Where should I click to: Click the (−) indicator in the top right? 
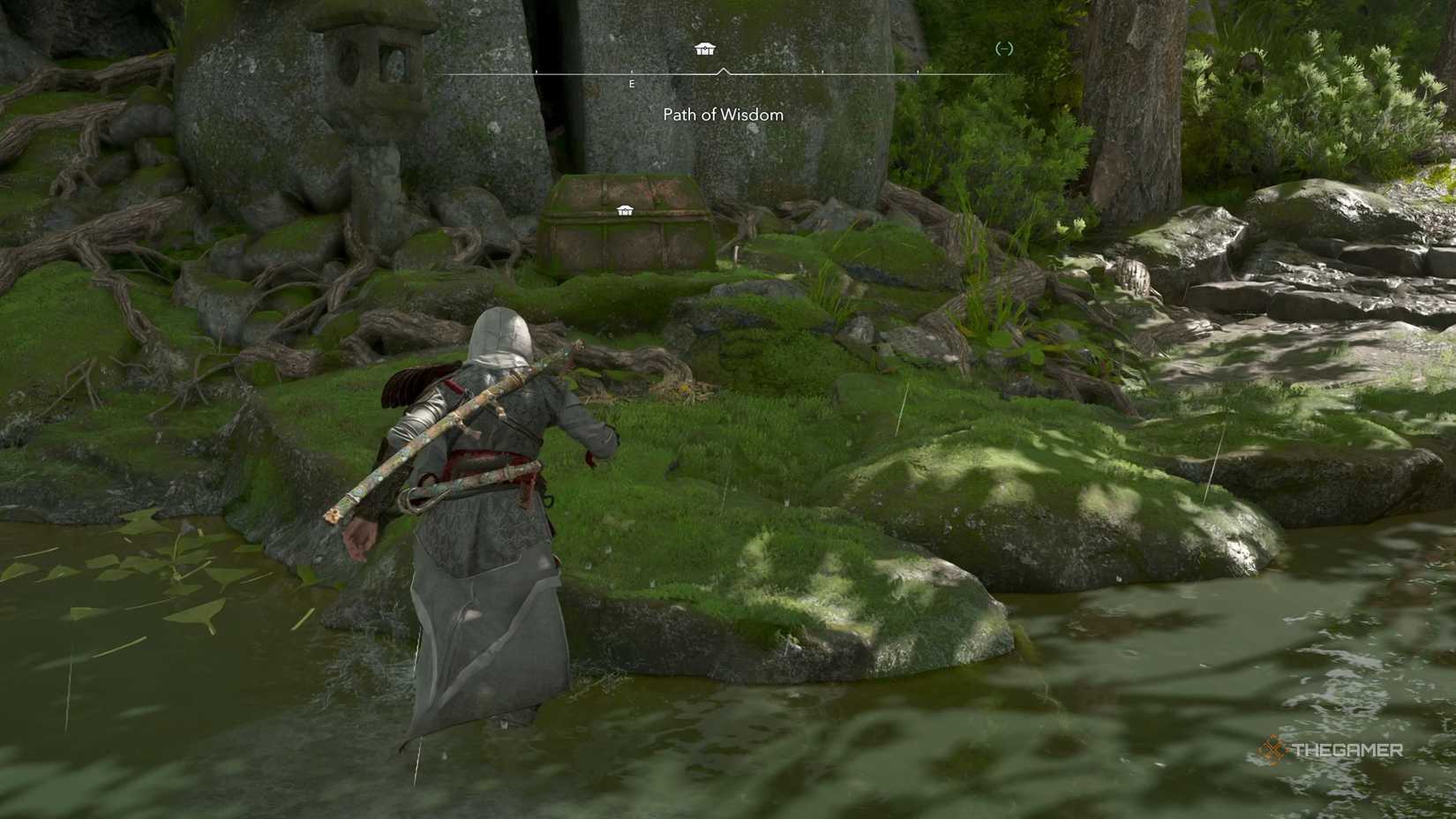pyautogui.click(x=1004, y=51)
